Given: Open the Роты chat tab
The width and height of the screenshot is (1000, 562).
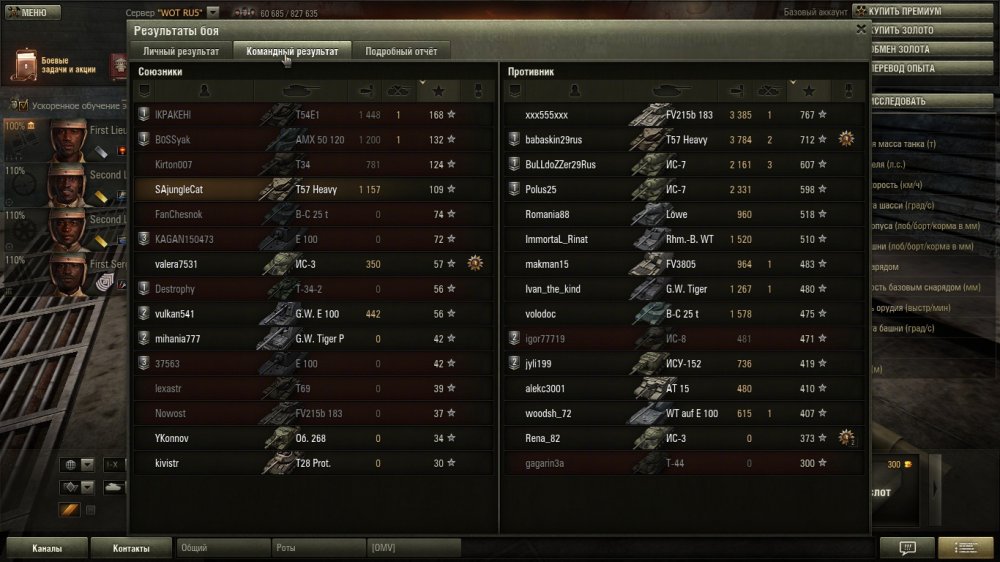Looking at the screenshot, I should point(317,548).
